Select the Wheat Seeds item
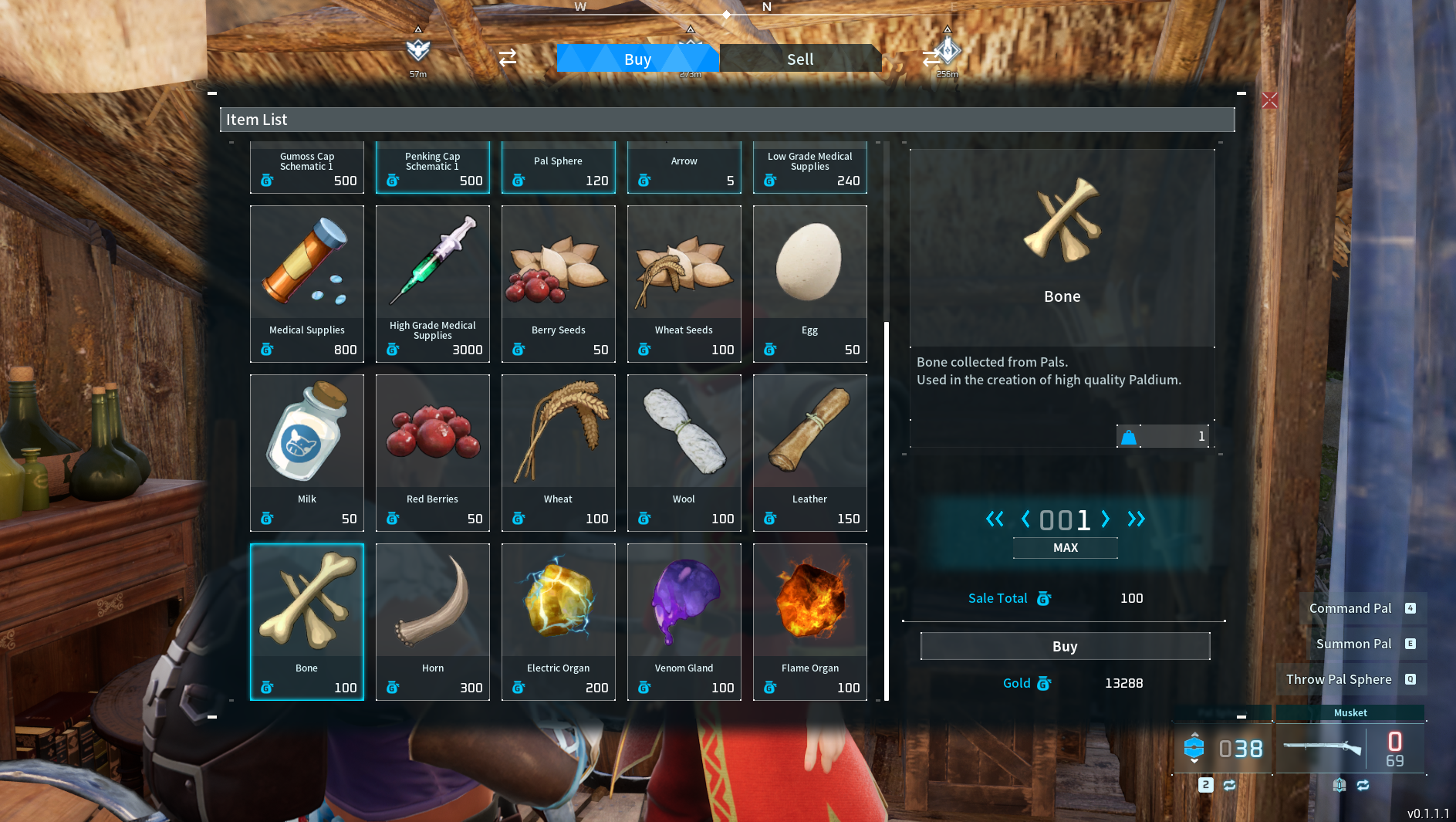Image resolution: width=1456 pixels, height=822 pixels. 684,282
